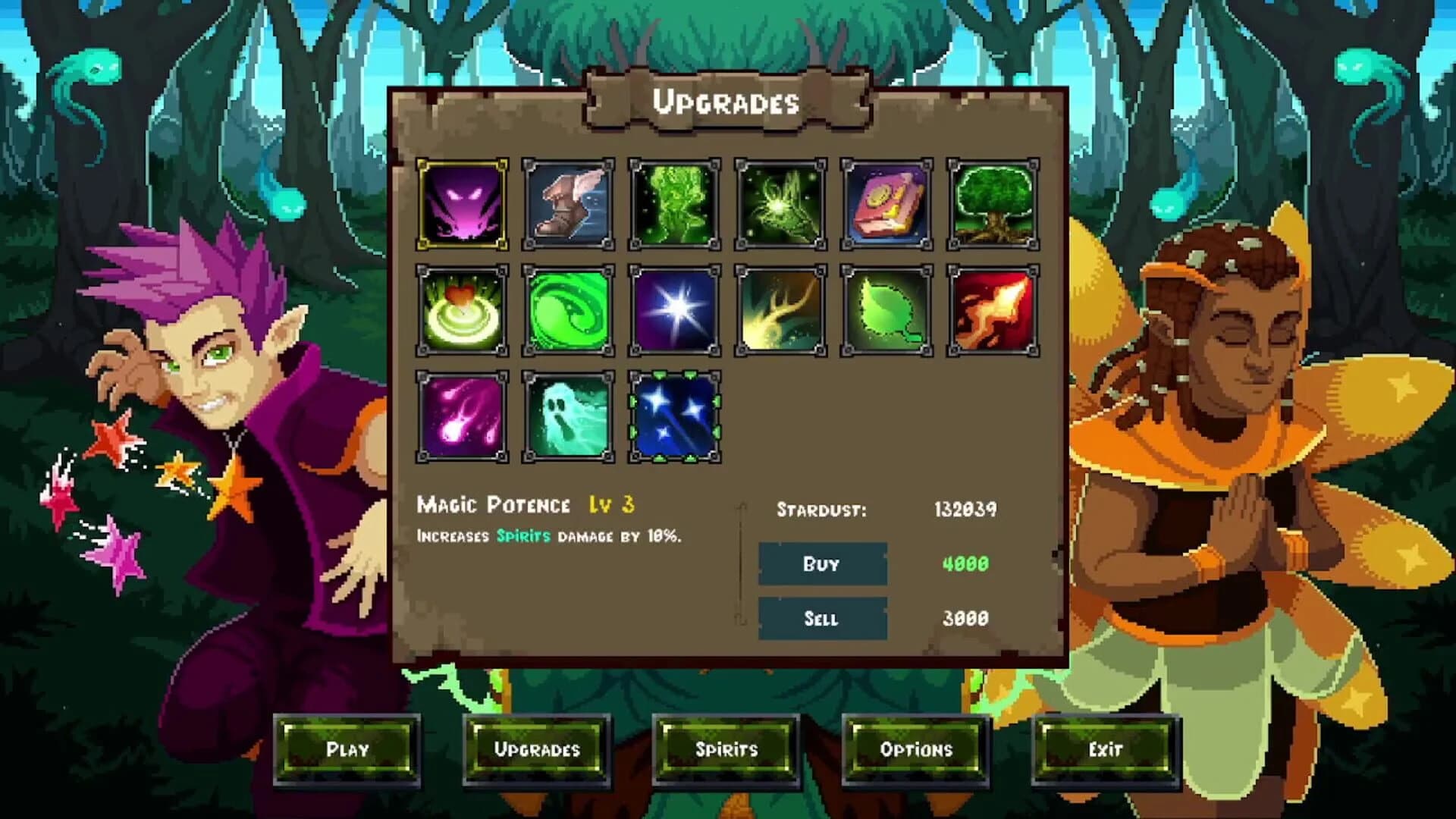
Task: Buy the Magic Potence upgrade for 4000
Action: 822,564
